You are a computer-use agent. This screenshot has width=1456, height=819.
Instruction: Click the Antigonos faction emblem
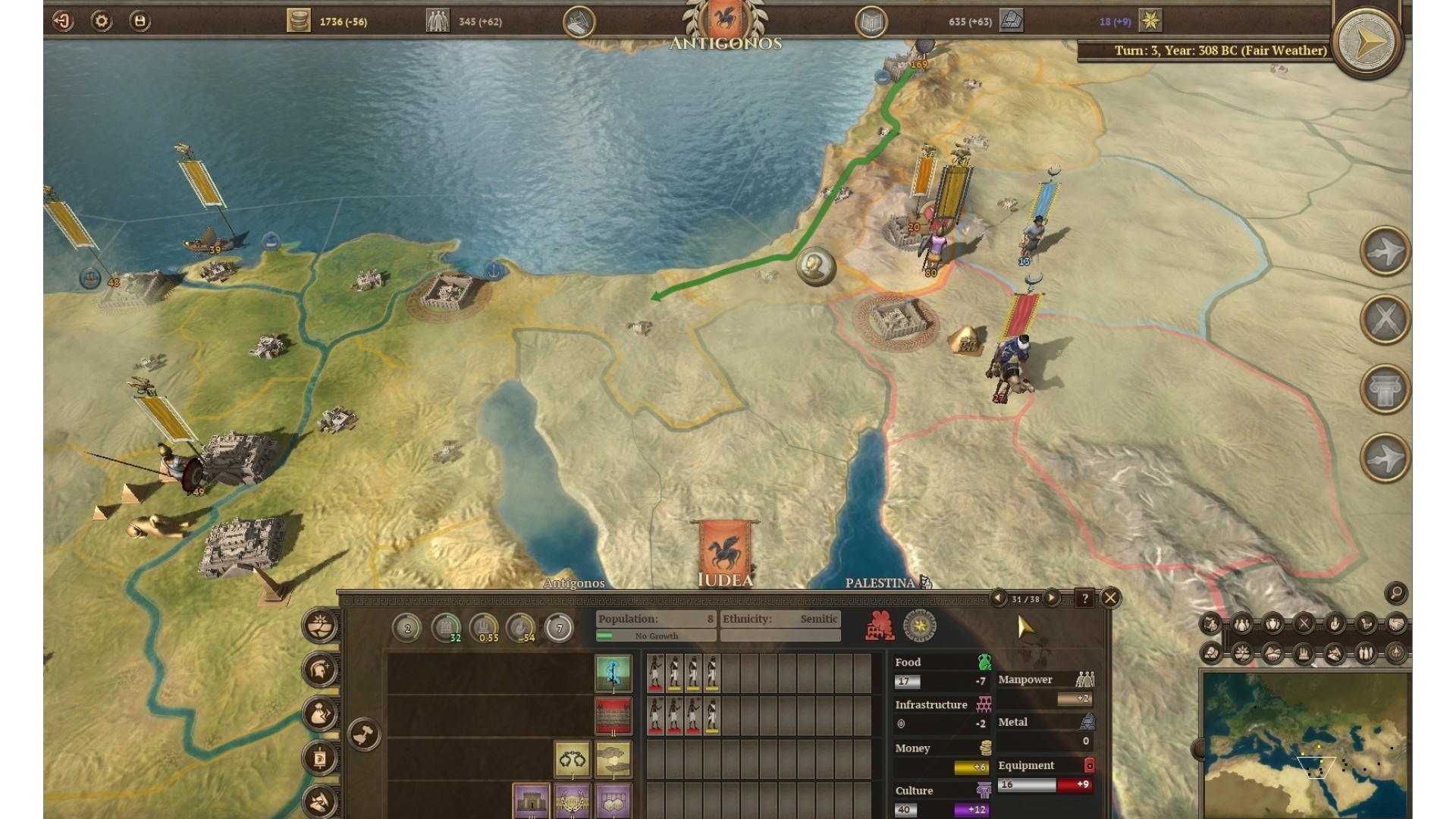pos(725,20)
